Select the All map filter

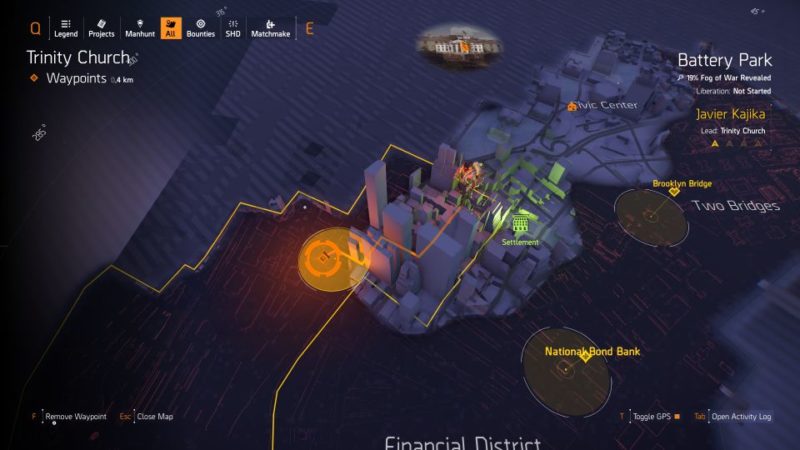click(171, 28)
